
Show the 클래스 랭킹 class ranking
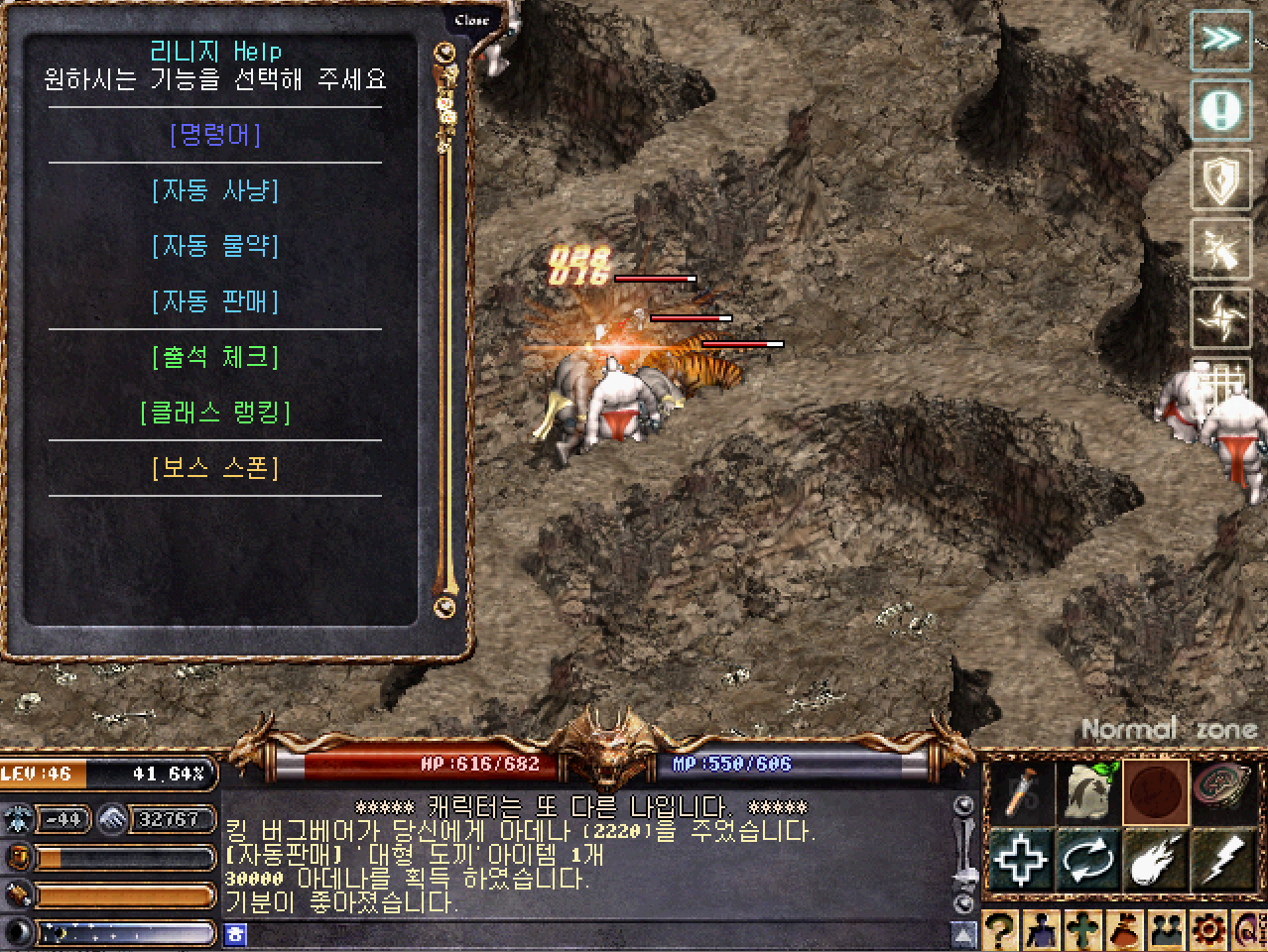tap(215, 413)
